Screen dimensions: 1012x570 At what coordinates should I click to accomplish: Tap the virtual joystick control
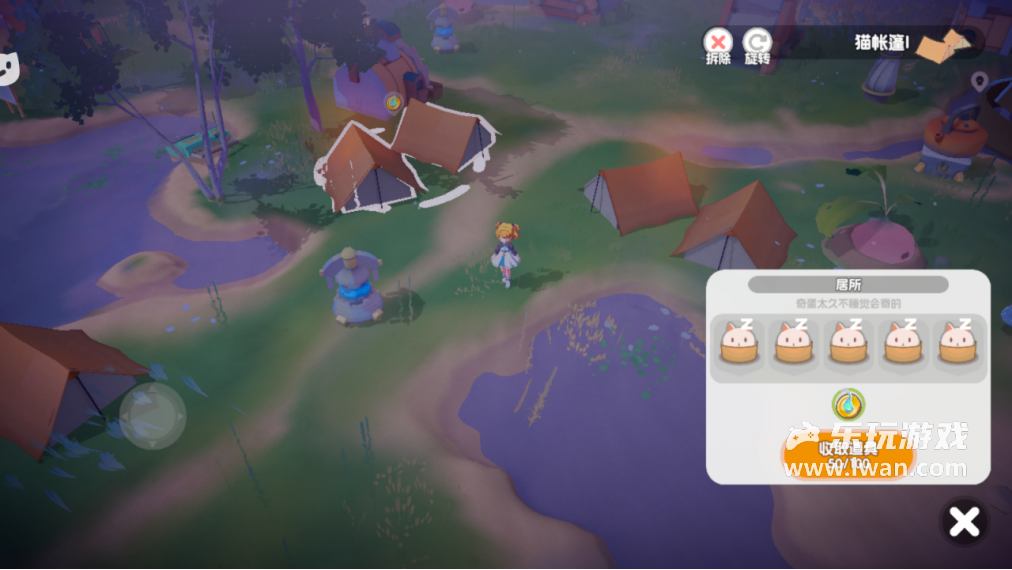(x=152, y=415)
